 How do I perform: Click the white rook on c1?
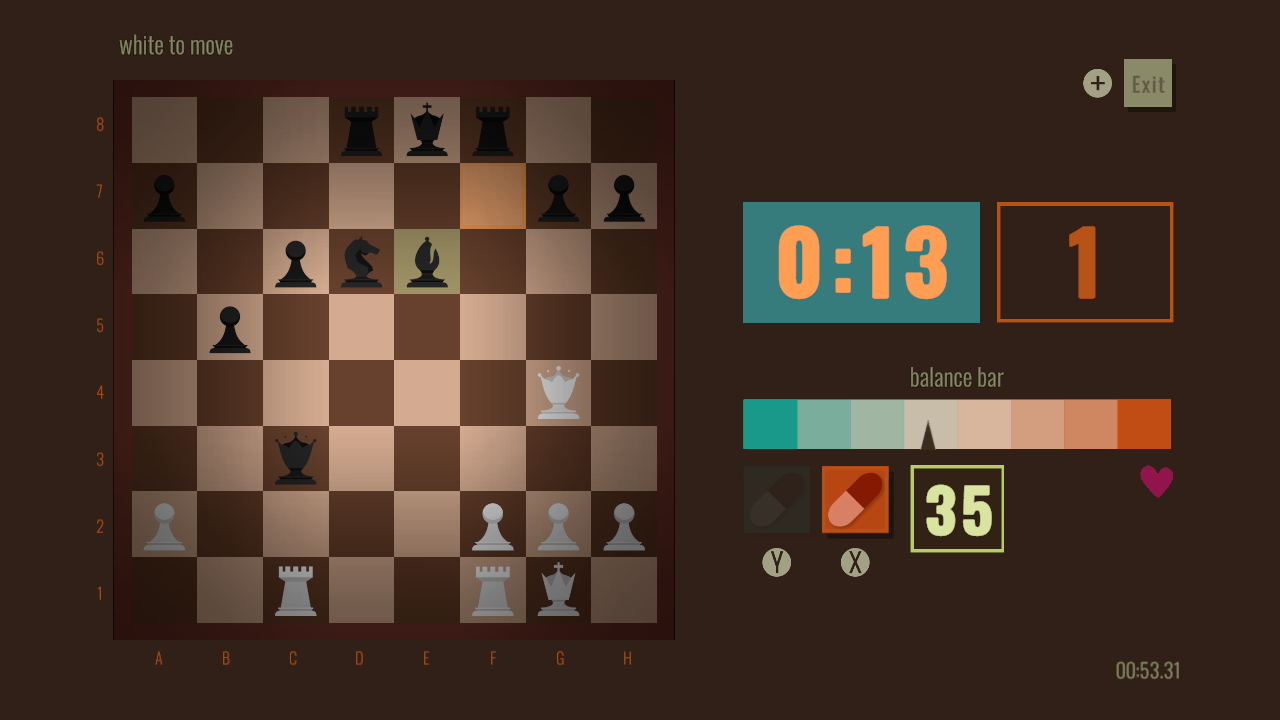click(x=293, y=592)
